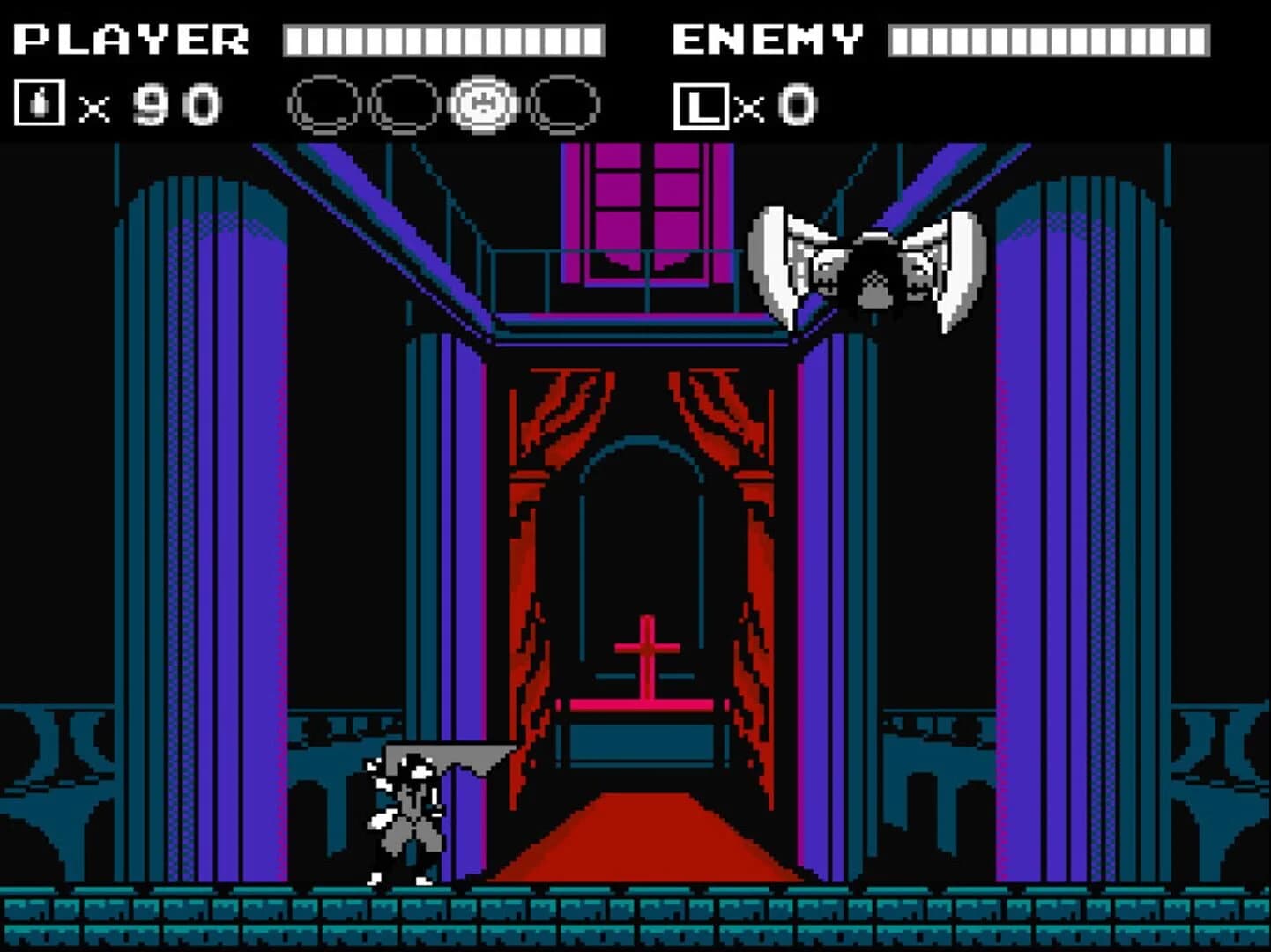Click the PLAYER label in the status bar
This screenshot has height=952, width=1271.
tap(132, 37)
